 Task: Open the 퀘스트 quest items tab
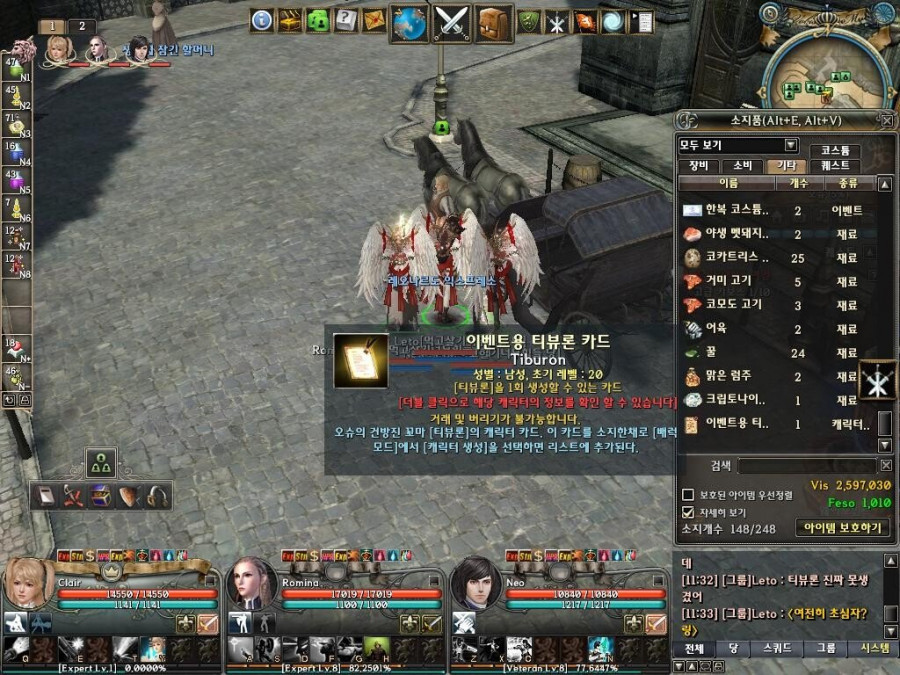point(835,166)
